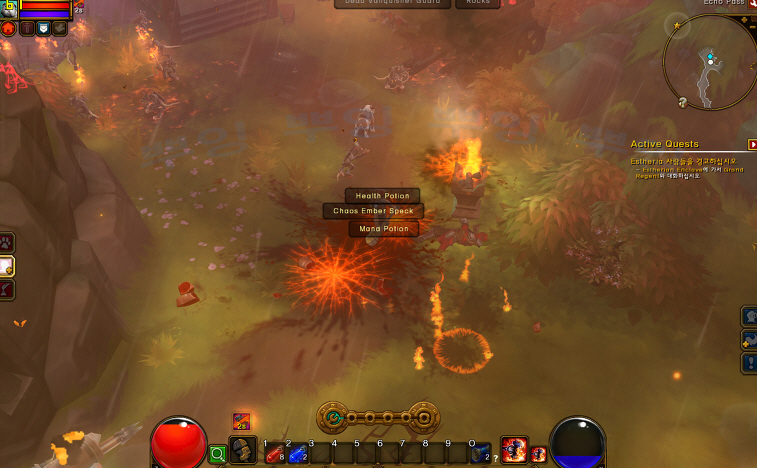The width and height of the screenshot is (757, 468).
Task: Pick up the Health Potion label
Action: [x=382, y=196]
